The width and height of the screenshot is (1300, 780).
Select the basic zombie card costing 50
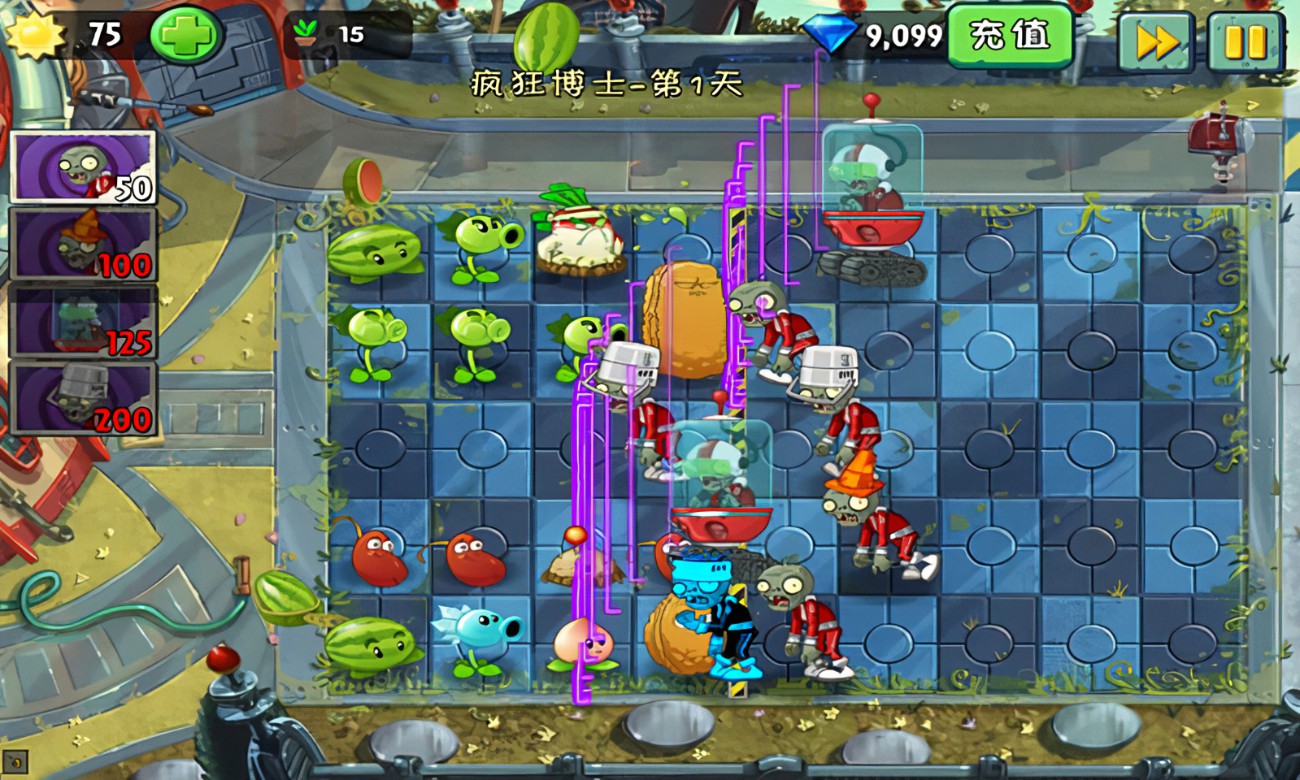pos(83,167)
